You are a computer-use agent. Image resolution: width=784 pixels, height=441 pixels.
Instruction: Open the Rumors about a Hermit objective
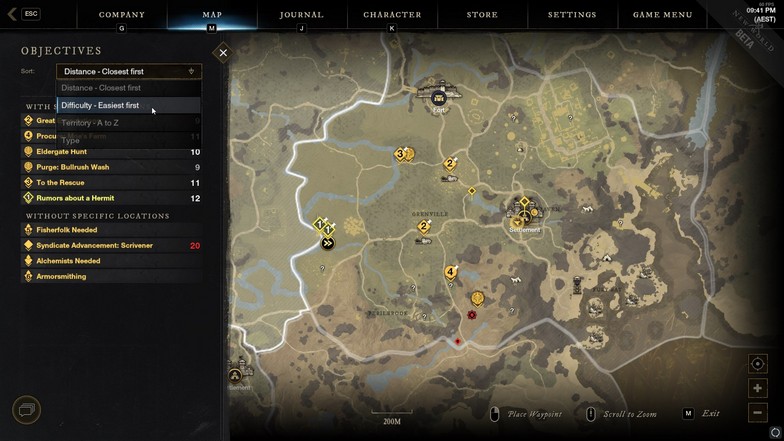pyautogui.click(x=75, y=198)
